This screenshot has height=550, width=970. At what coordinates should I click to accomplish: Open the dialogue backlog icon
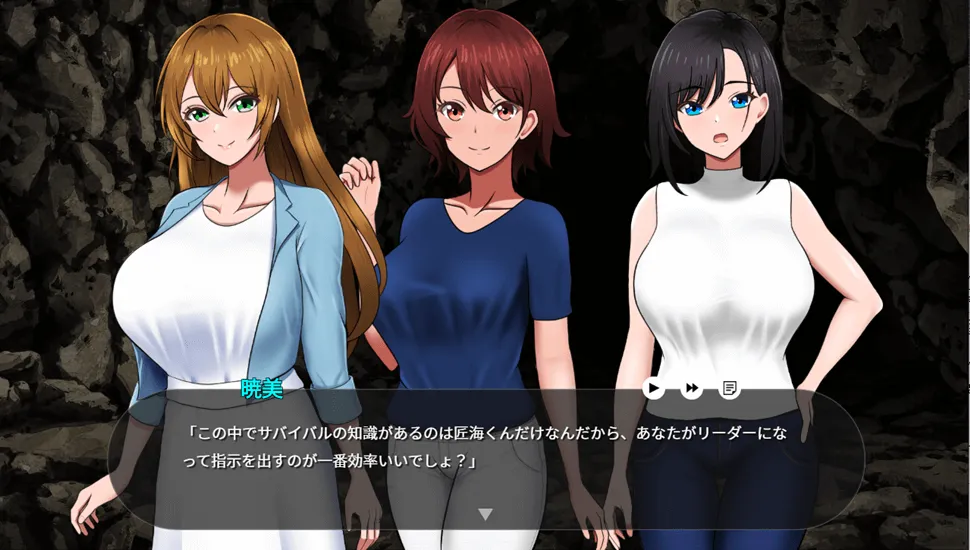click(730, 388)
